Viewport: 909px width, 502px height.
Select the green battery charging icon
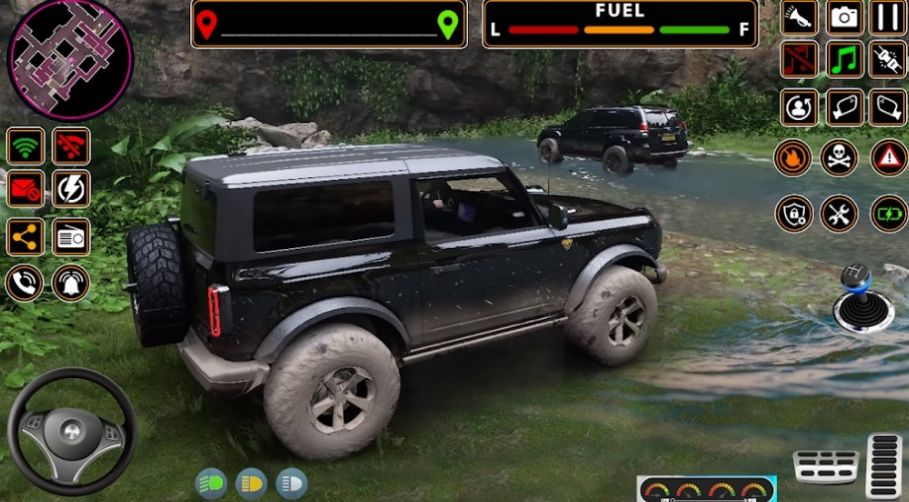[x=888, y=213]
